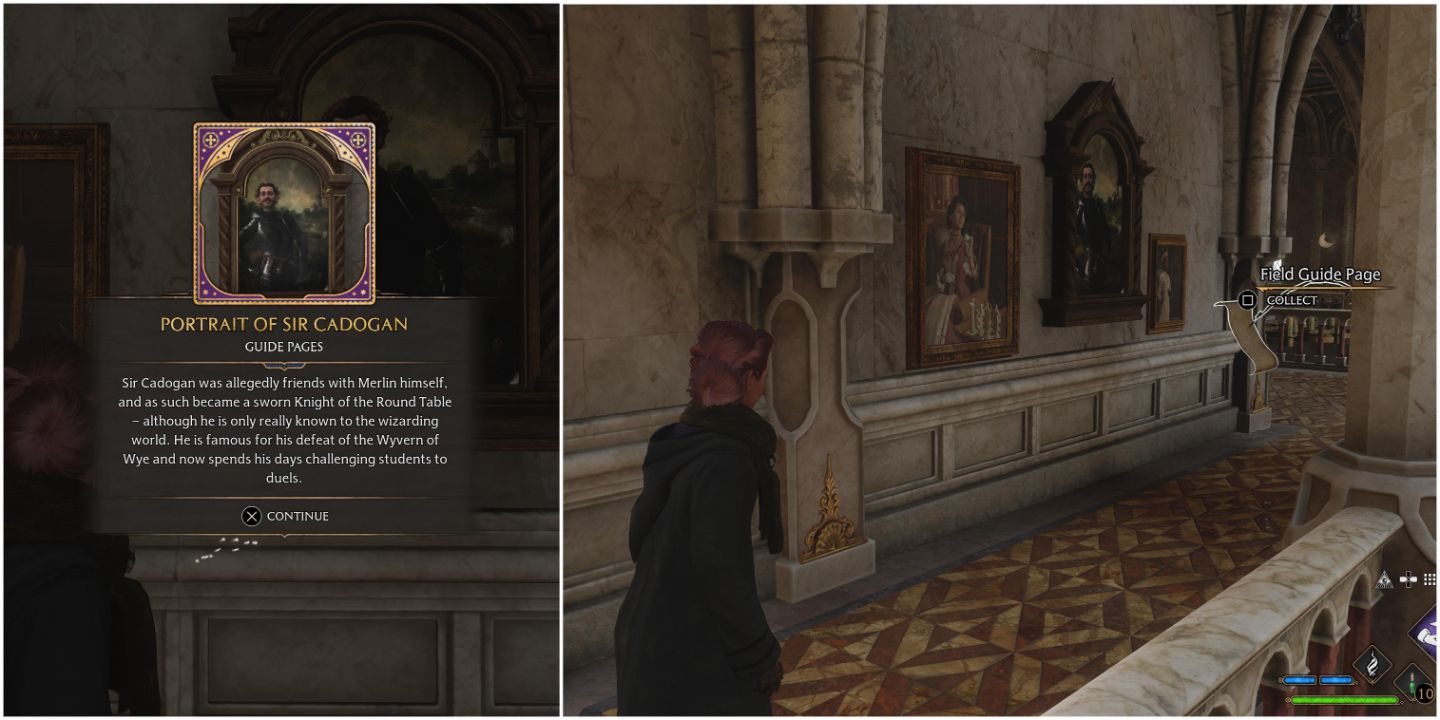Click the potion counter badge showing 10
This screenshot has height=720, width=1440.
[1424, 691]
